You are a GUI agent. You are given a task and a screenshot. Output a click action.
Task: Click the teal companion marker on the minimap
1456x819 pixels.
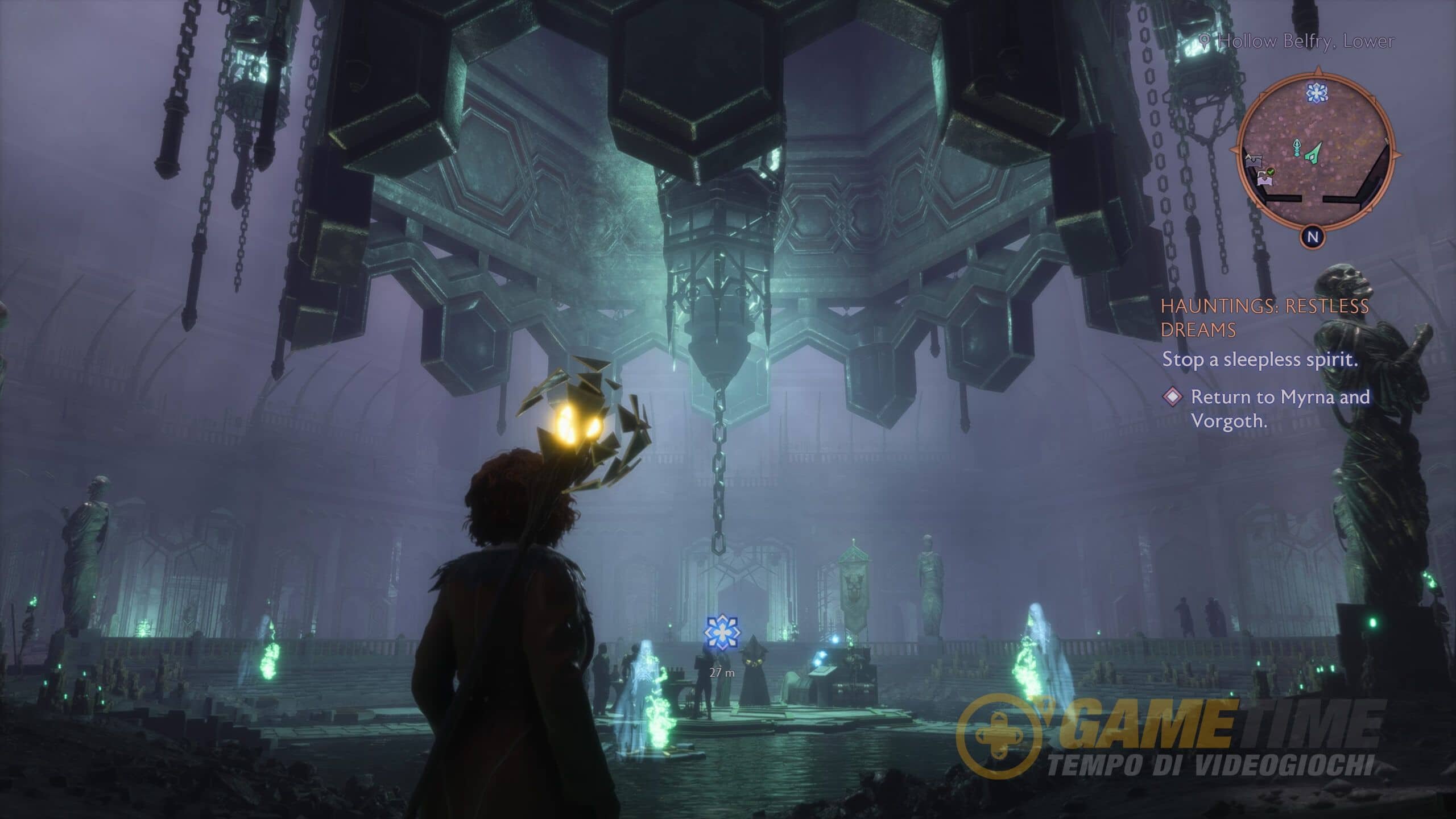point(1298,147)
